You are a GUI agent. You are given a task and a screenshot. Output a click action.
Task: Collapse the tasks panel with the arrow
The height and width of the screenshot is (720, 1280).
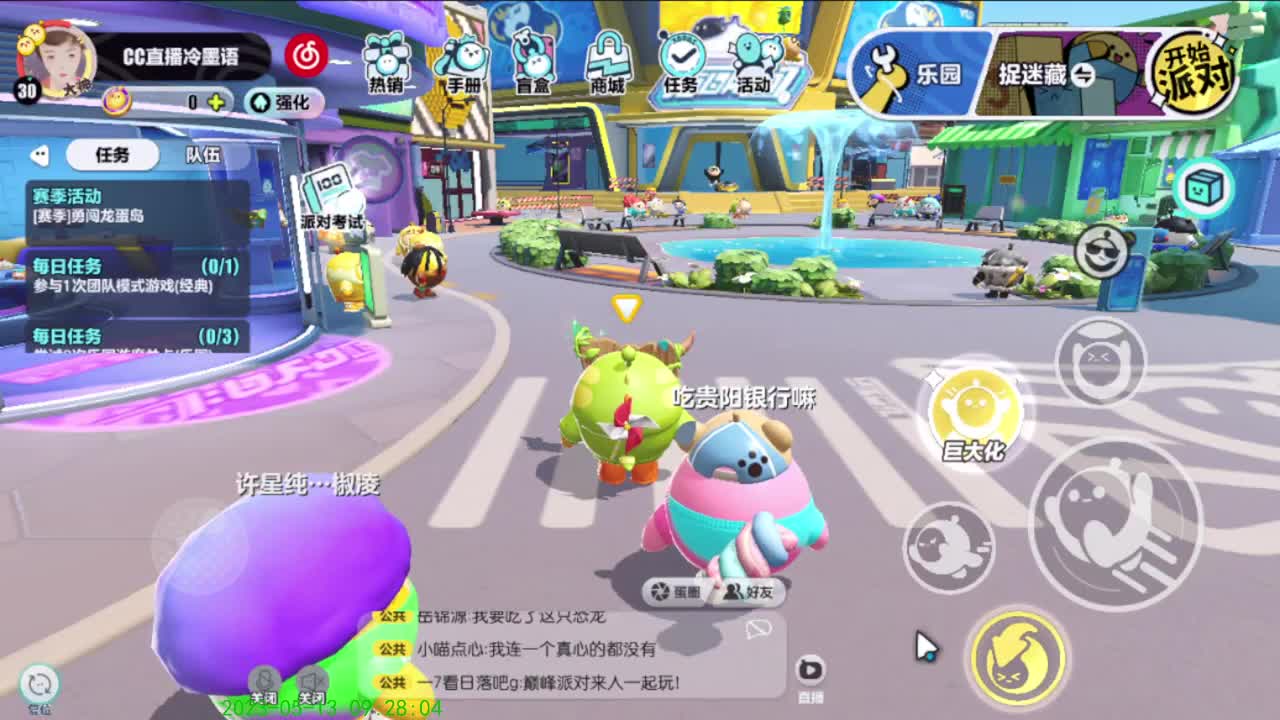click(x=40, y=152)
